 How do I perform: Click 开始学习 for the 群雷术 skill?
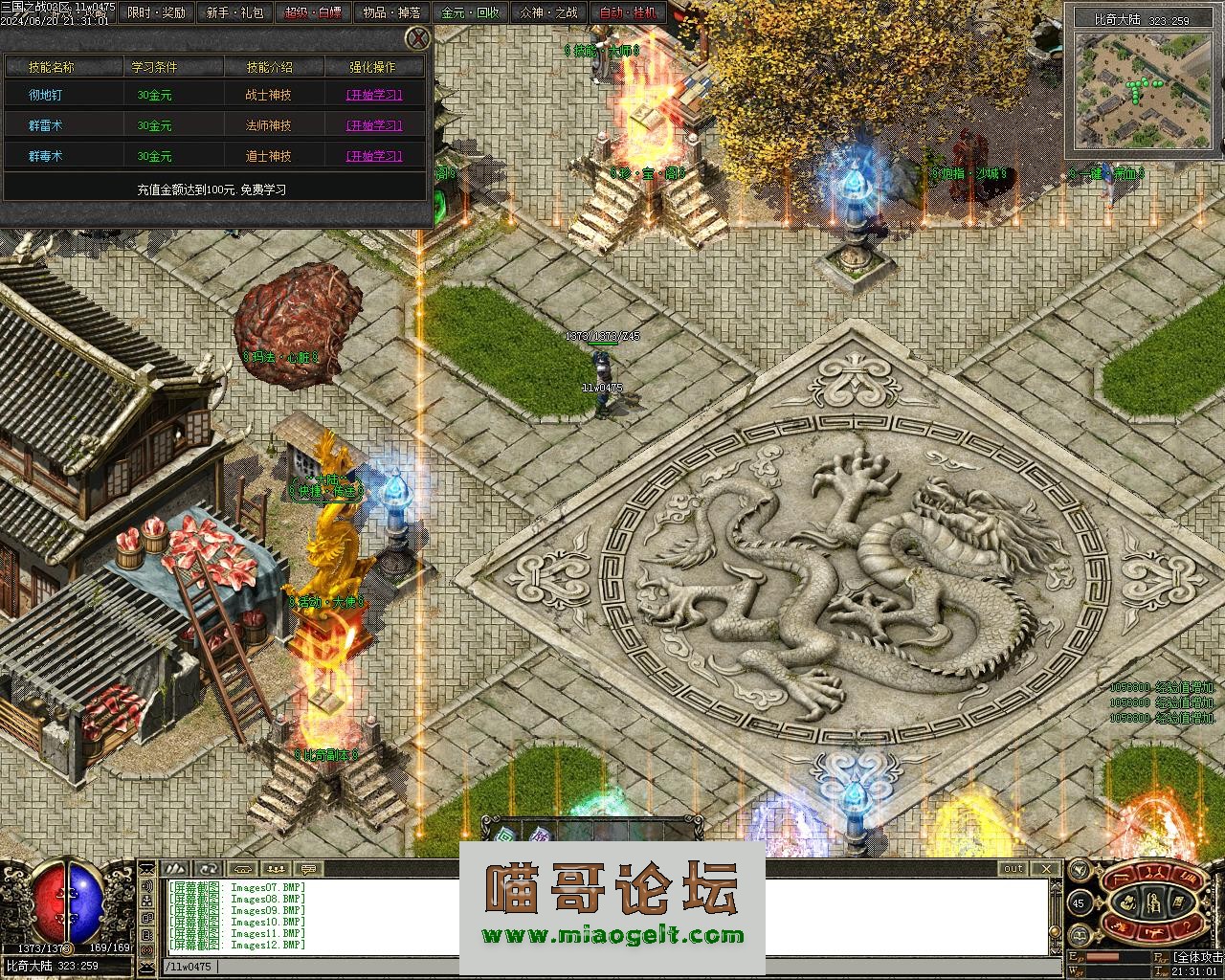[x=373, y=125]
